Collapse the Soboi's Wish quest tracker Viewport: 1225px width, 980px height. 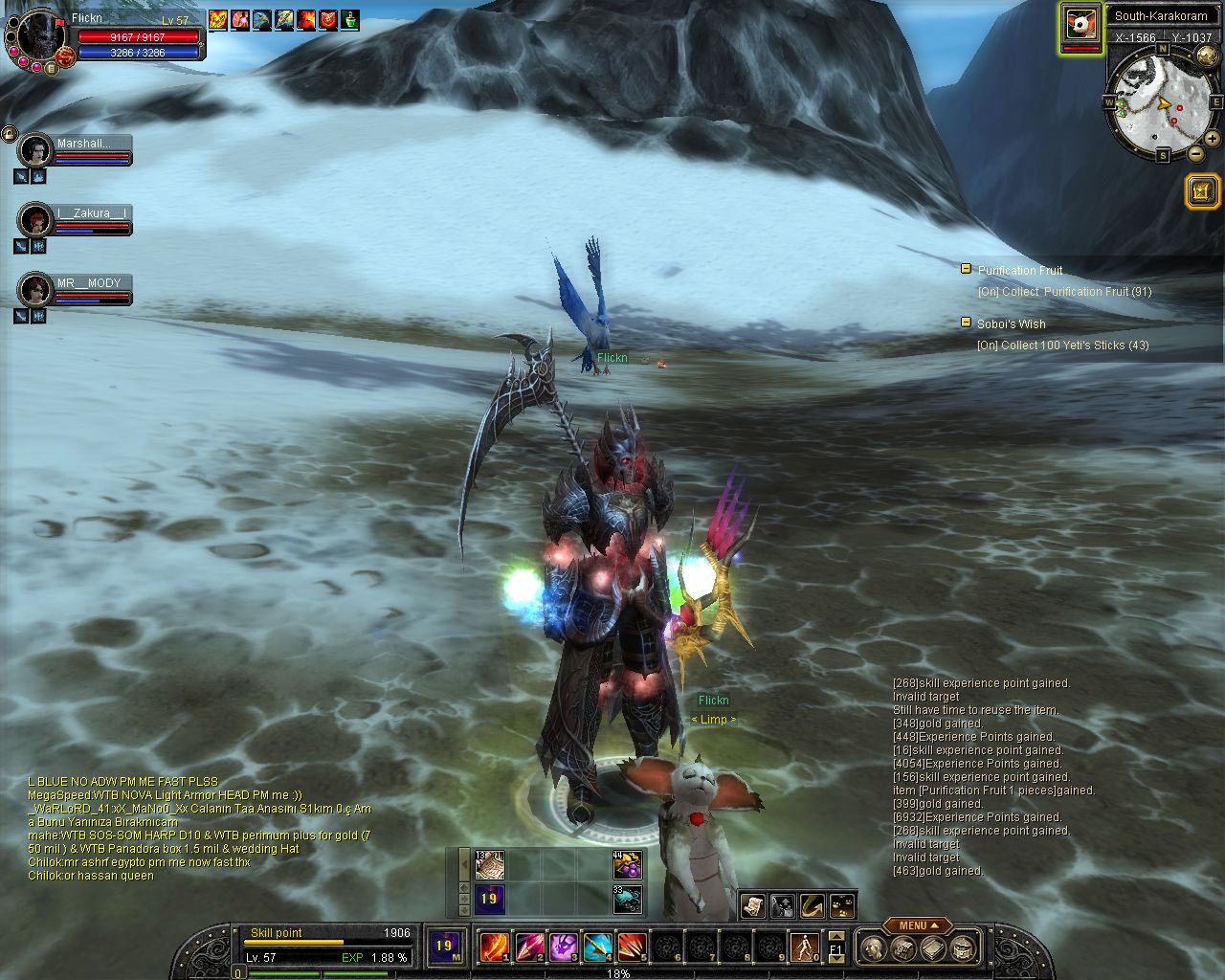click(x=966, y=323)
